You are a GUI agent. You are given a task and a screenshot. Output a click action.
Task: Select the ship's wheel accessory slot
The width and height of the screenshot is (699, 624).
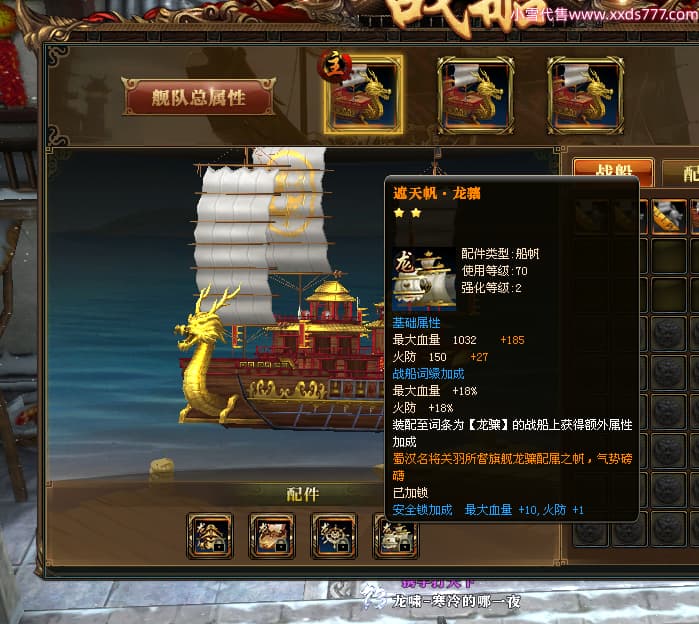pyautogui.click(x=334, y=536)
